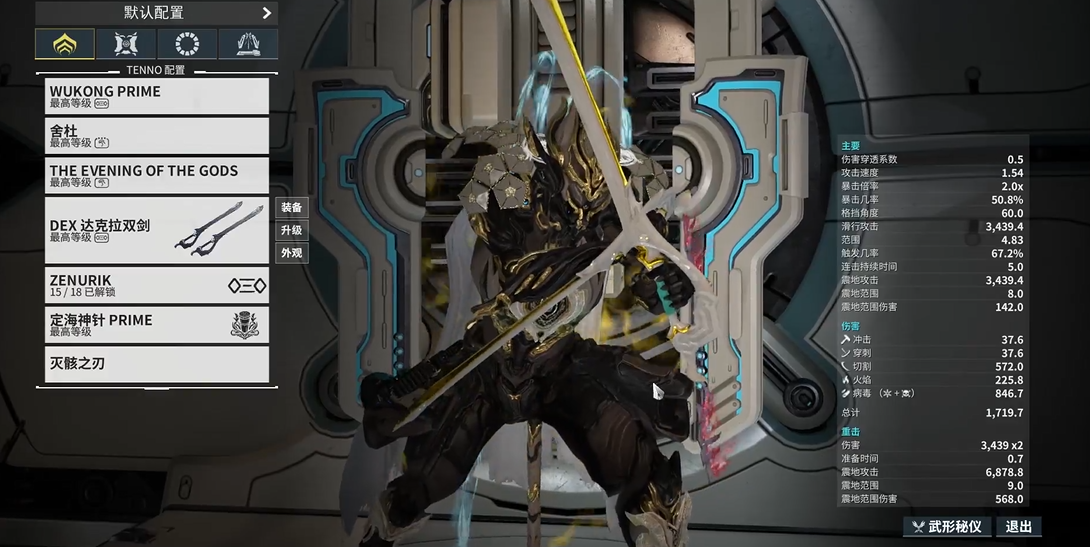Select the WUKONG PRIME warframe slot

(157, 96)
